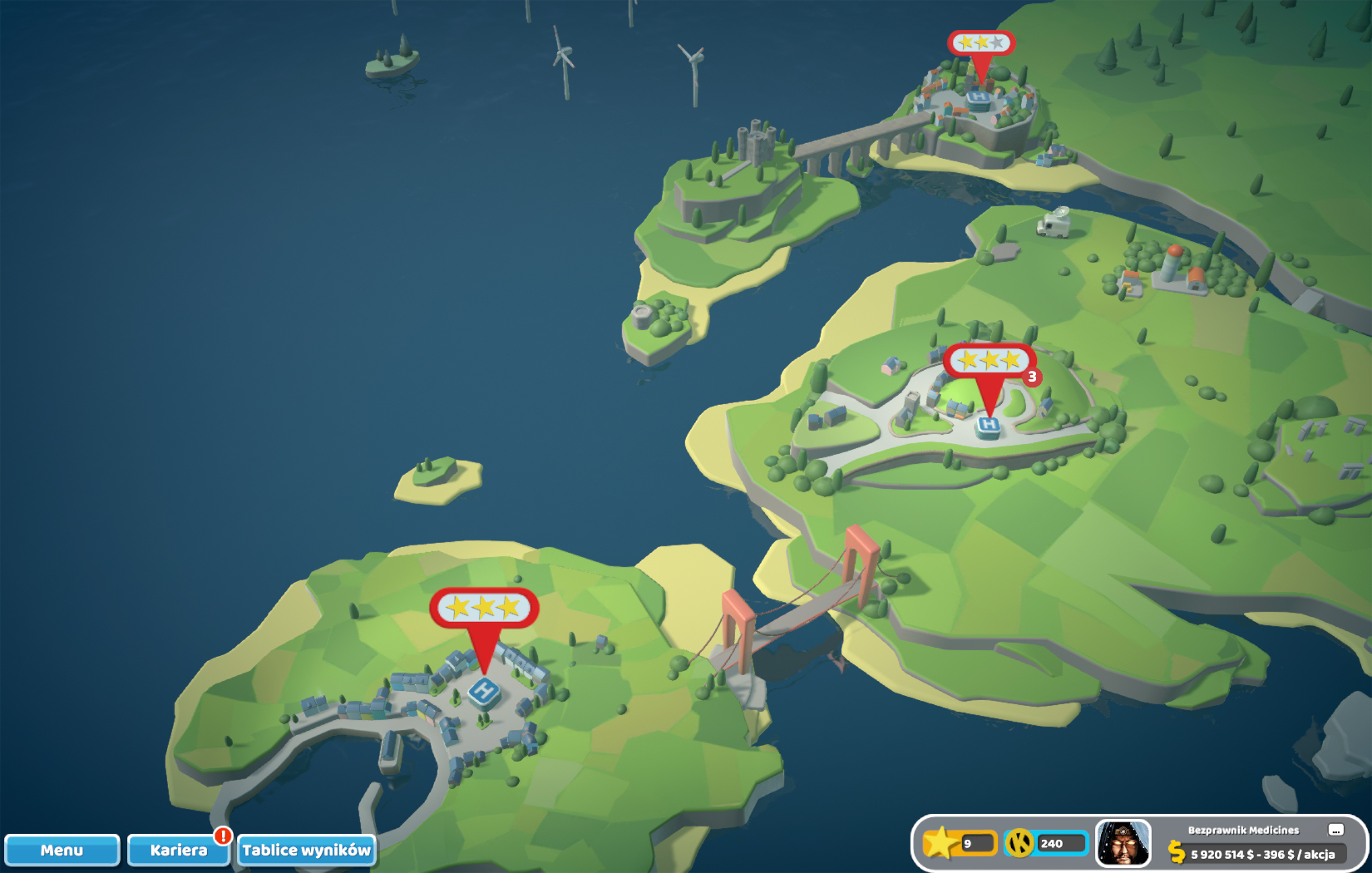1372x873 pixels.
Task: Choose the three-star hospital marker with 3 badge
Action: 989,361
